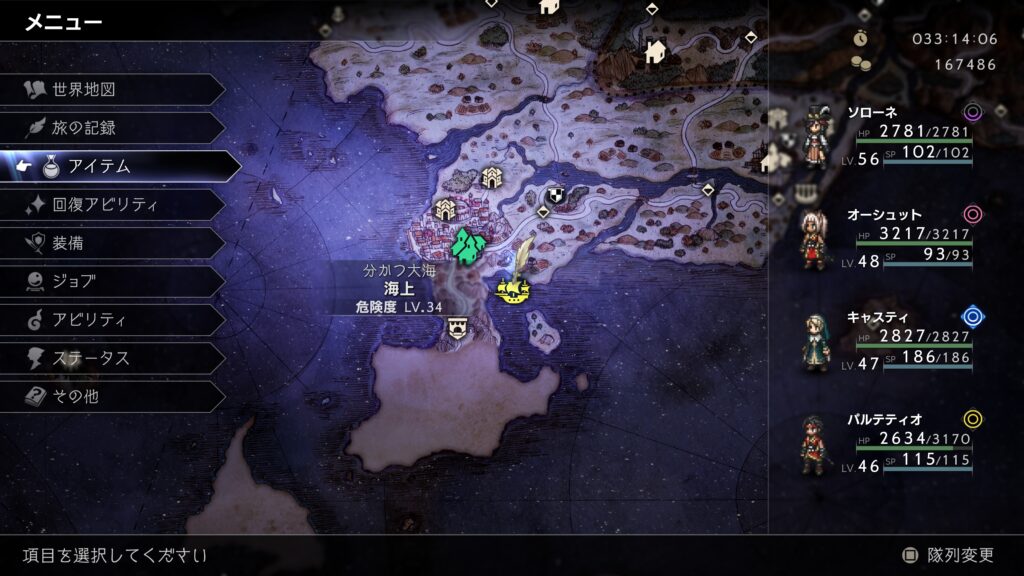Open the 装備 equipment menu
Image resolution: width=1024 pixels, height=576 pixels.
110,243
